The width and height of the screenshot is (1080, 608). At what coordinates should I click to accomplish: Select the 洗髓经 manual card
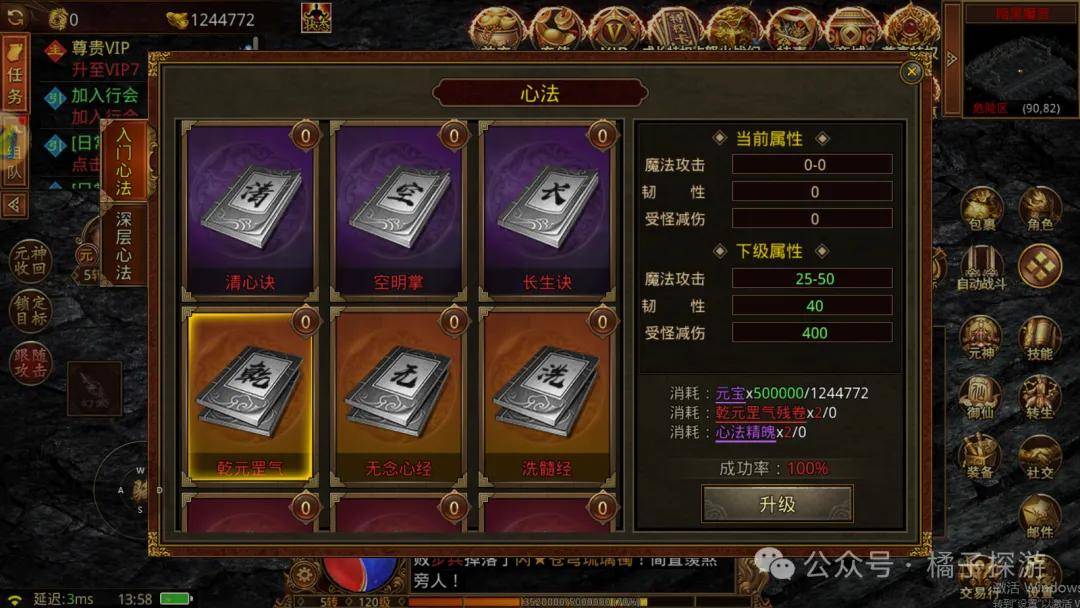click(547, 395)
